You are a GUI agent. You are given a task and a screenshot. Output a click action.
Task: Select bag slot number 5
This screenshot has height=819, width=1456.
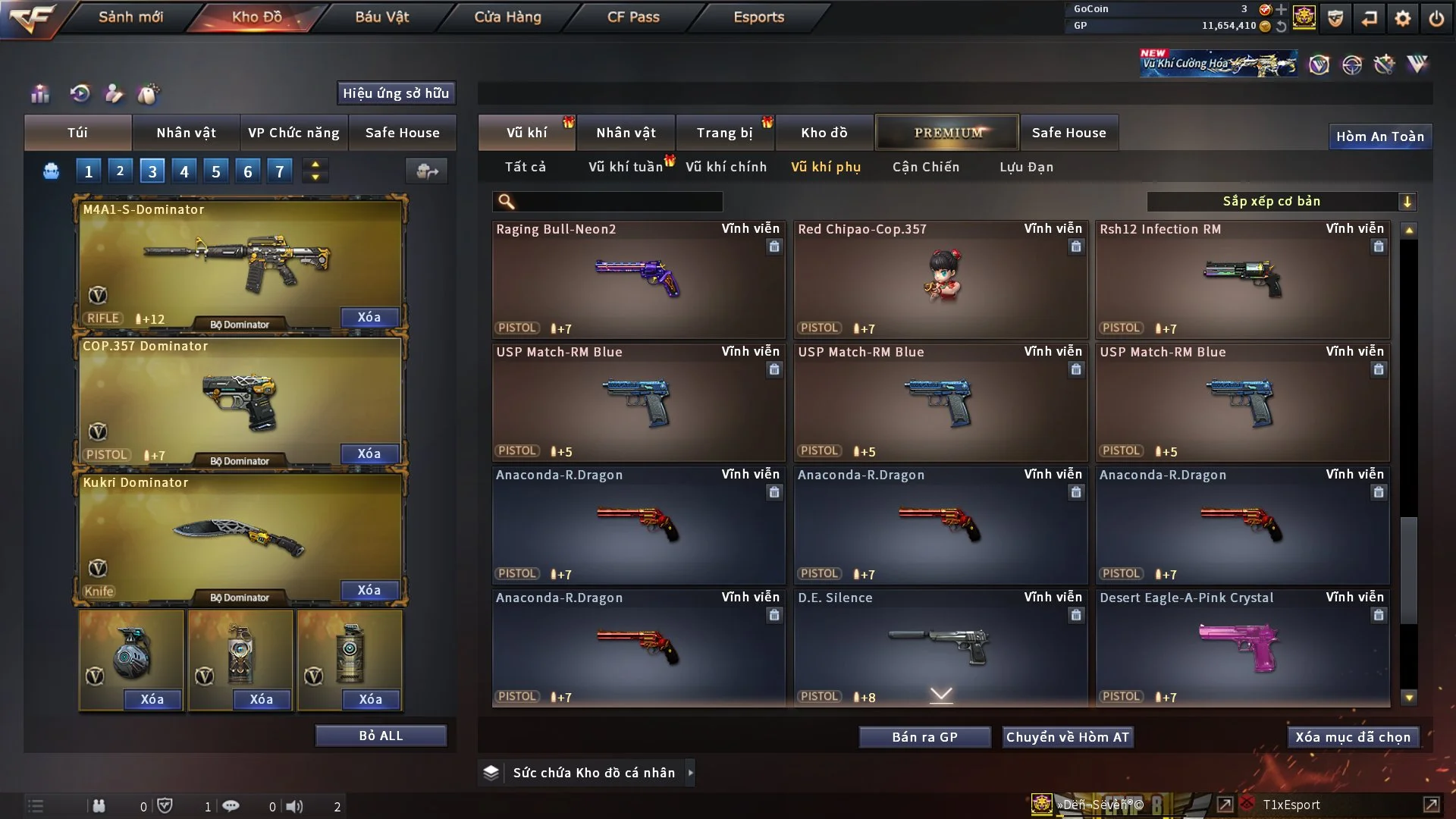pyautogui.click(x=216, y=171)
